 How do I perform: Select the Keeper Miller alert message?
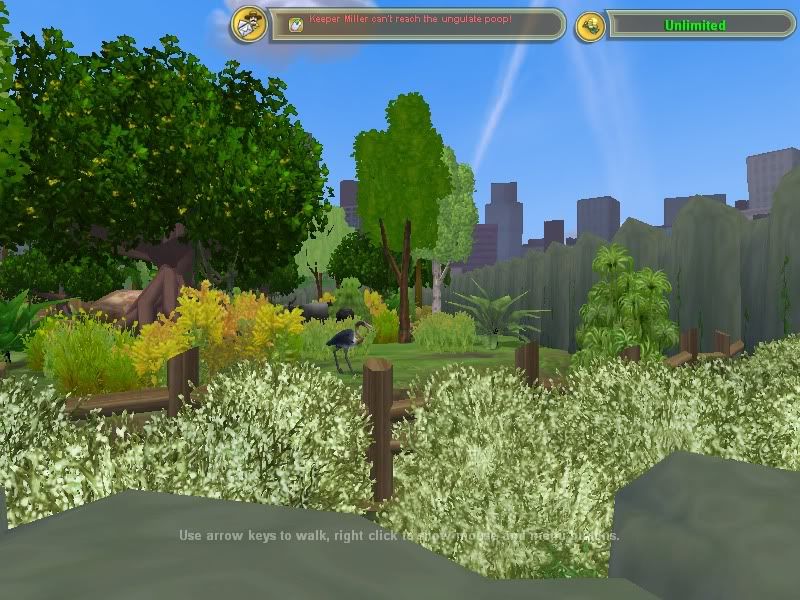410,20
